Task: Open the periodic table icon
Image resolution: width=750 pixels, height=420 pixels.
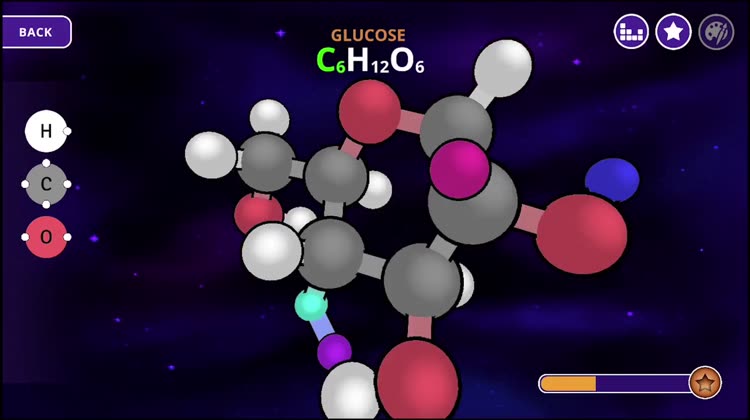Action: pyautogui.click(x=631, y=32)
